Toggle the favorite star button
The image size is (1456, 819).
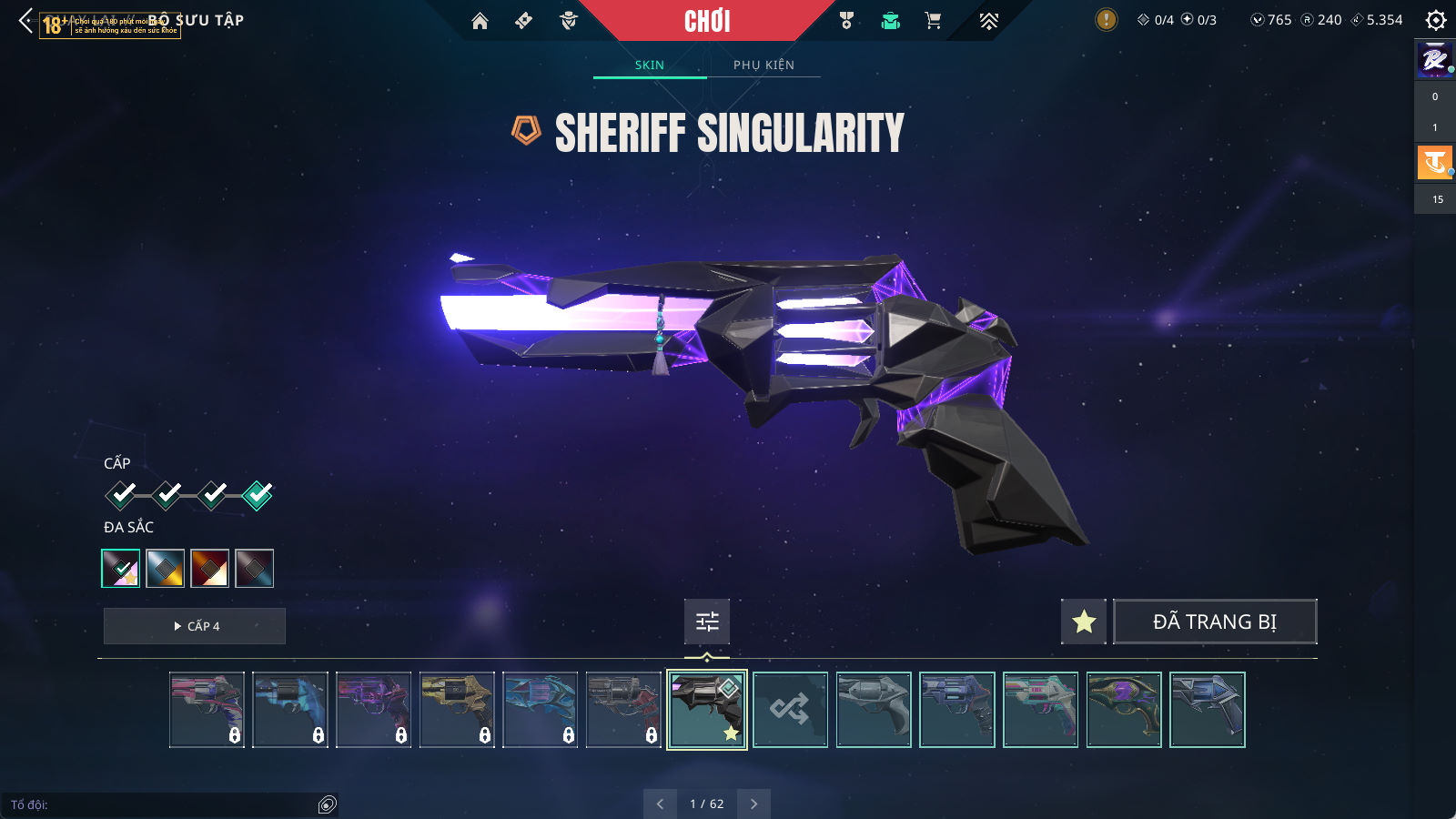(x=1083, y=622)
